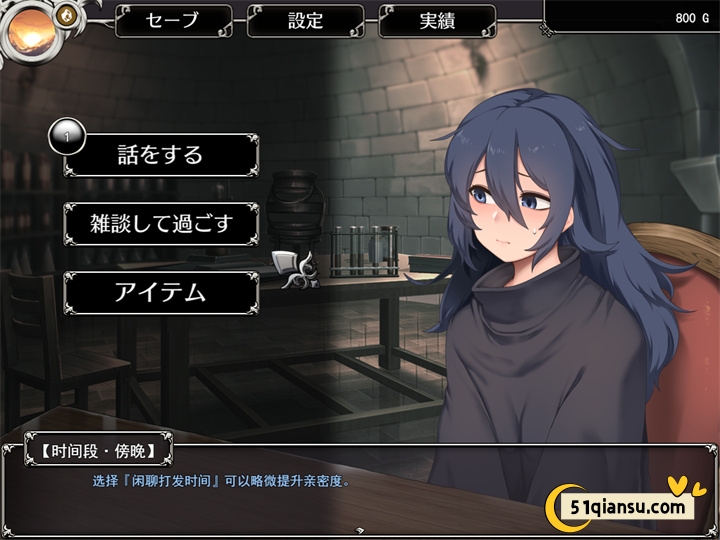
Task: Open the 実績 (Achievements) menu
Action: [437, 20]
